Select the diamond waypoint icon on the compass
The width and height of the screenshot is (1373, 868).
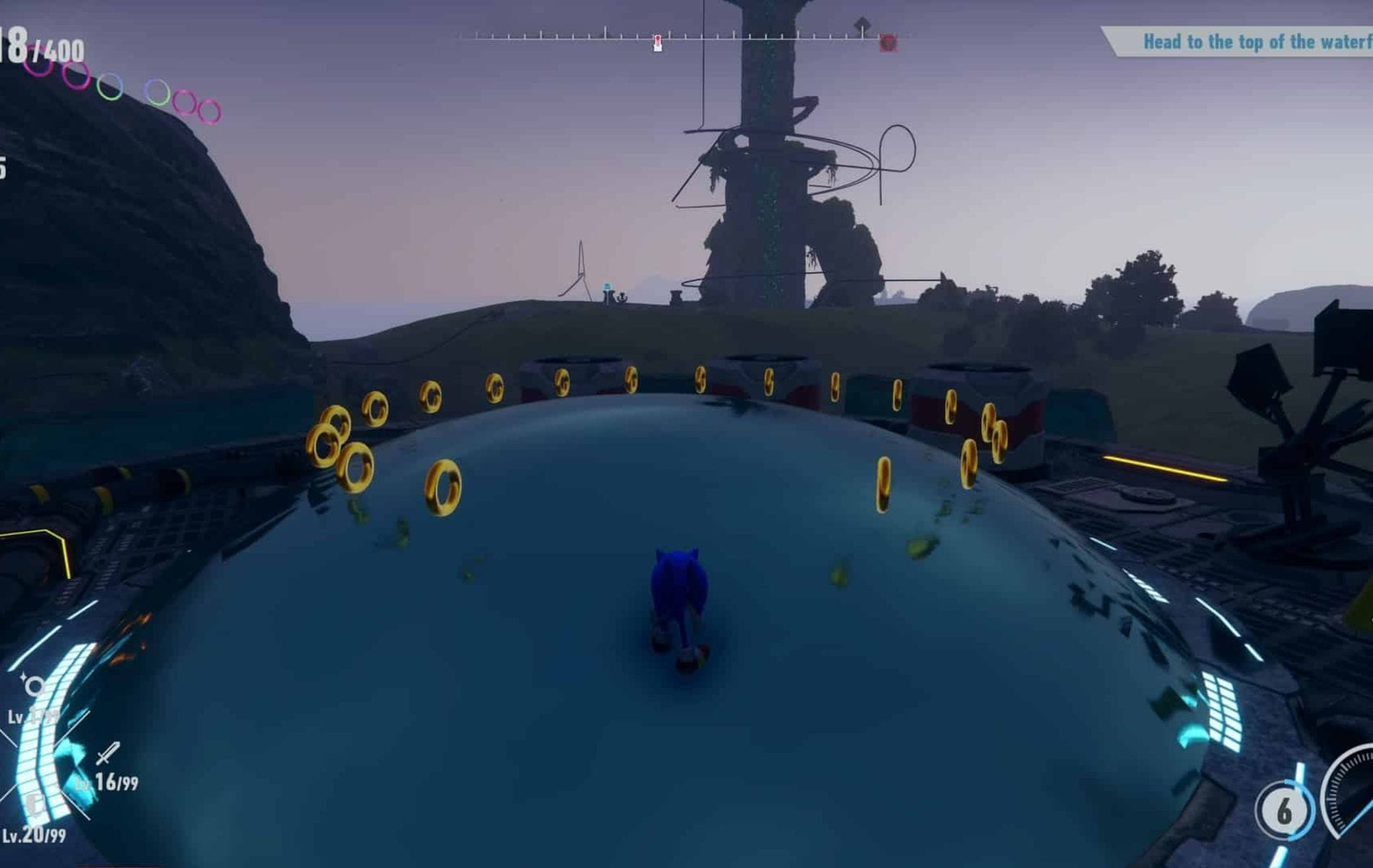coord(862,24)
